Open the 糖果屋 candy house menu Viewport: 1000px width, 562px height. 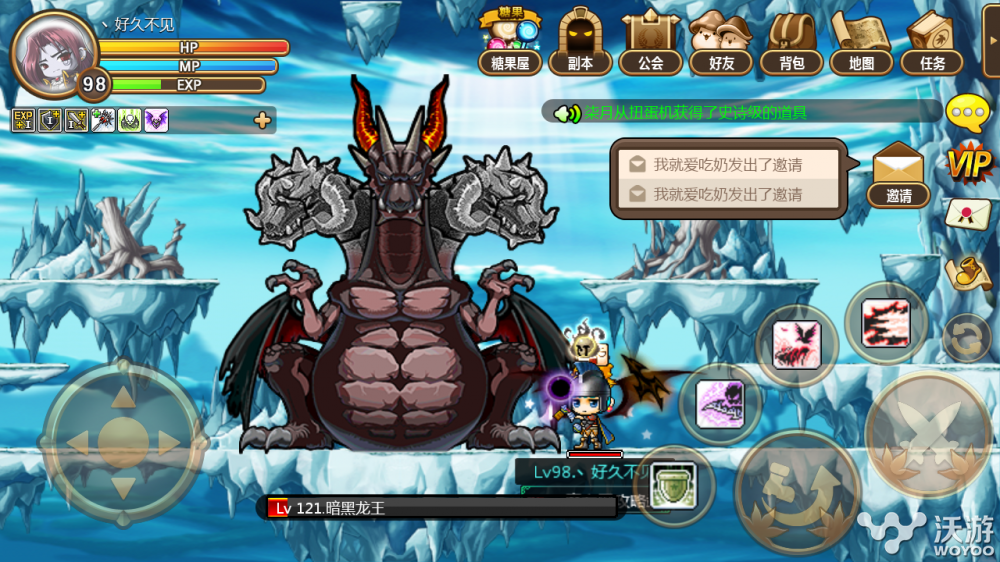509,42
